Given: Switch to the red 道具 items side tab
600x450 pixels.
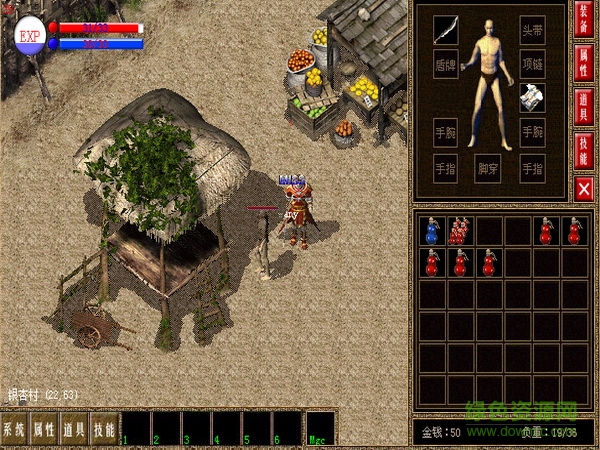Looking at the screenshot, I should (x=584, y=109).
